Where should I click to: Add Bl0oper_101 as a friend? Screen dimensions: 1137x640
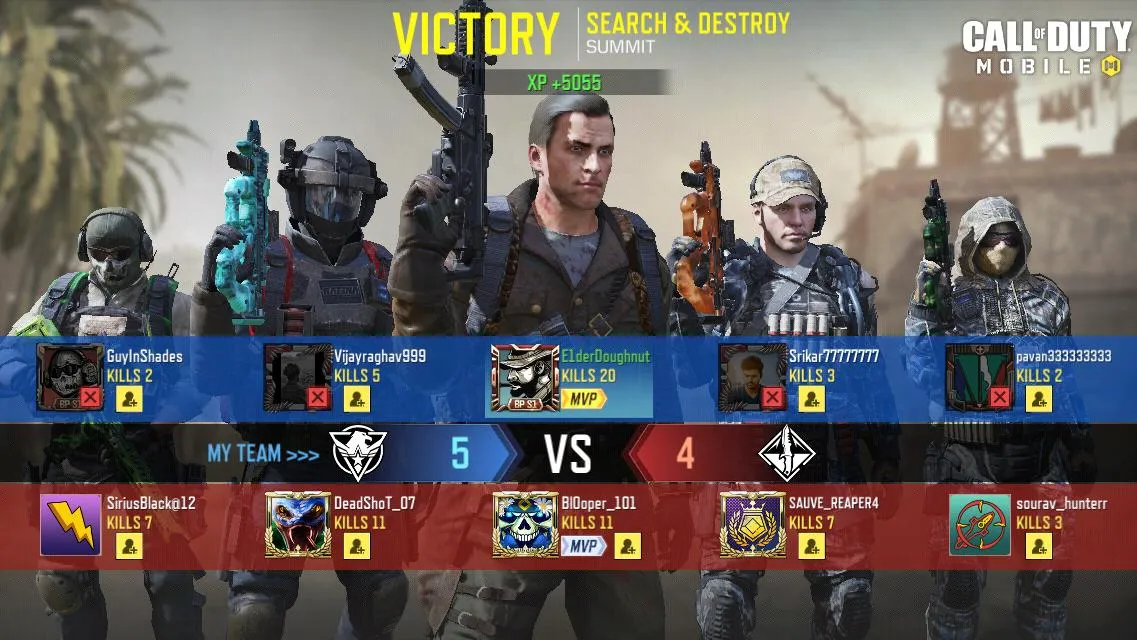pyautogui.click(x=627, y=546)
